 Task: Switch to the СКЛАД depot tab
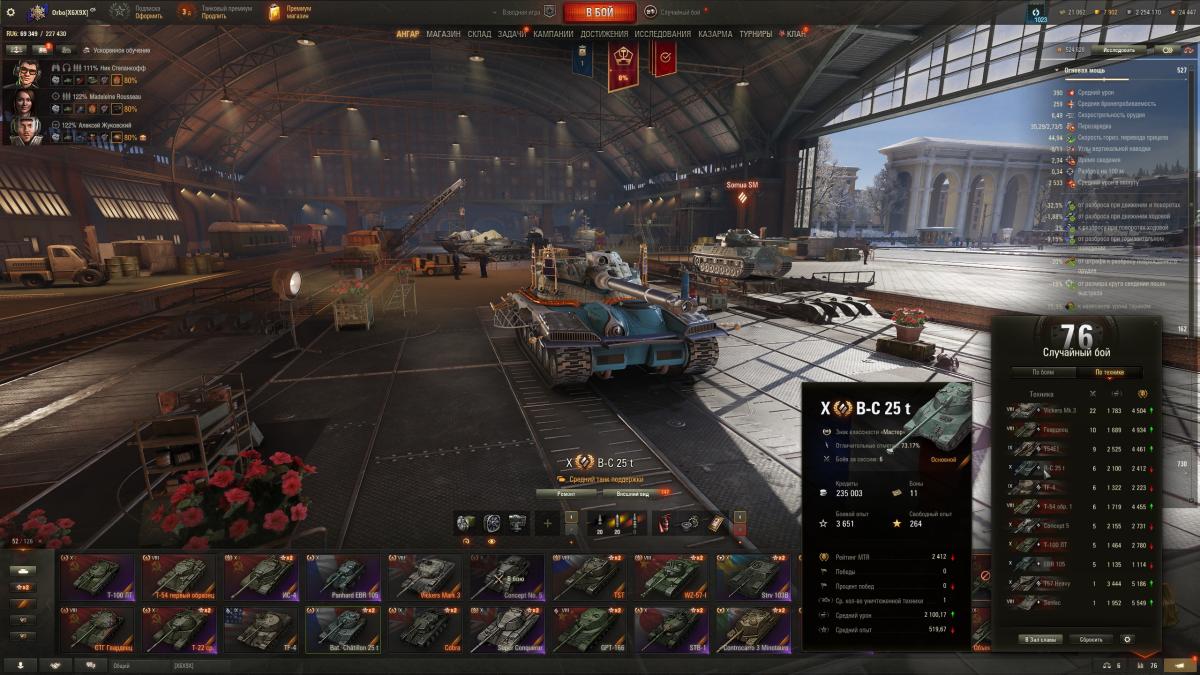click(479, 34)
